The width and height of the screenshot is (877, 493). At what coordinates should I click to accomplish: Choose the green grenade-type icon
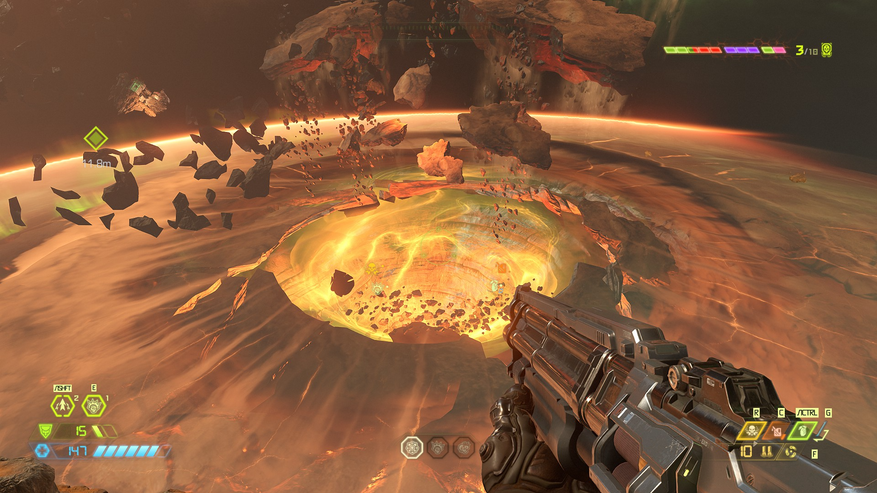tap(805, 430)
